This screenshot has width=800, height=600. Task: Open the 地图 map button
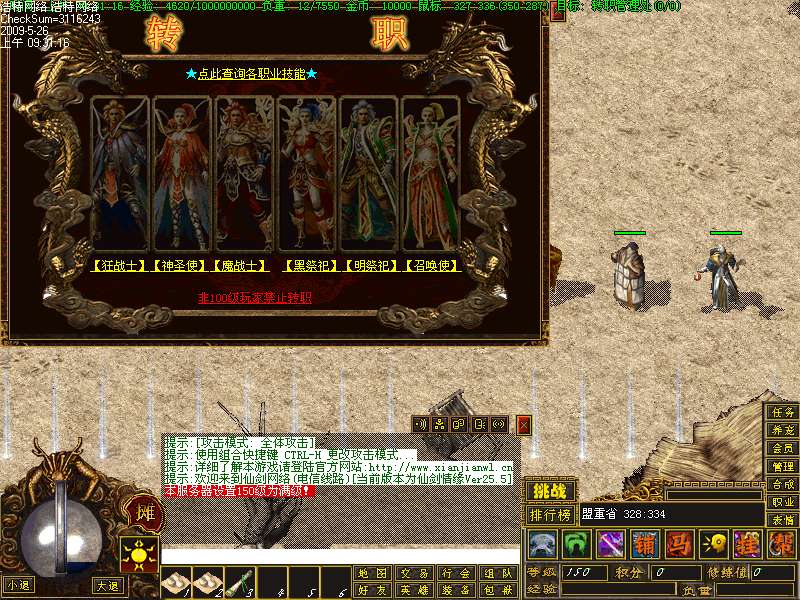click(372, 573)
